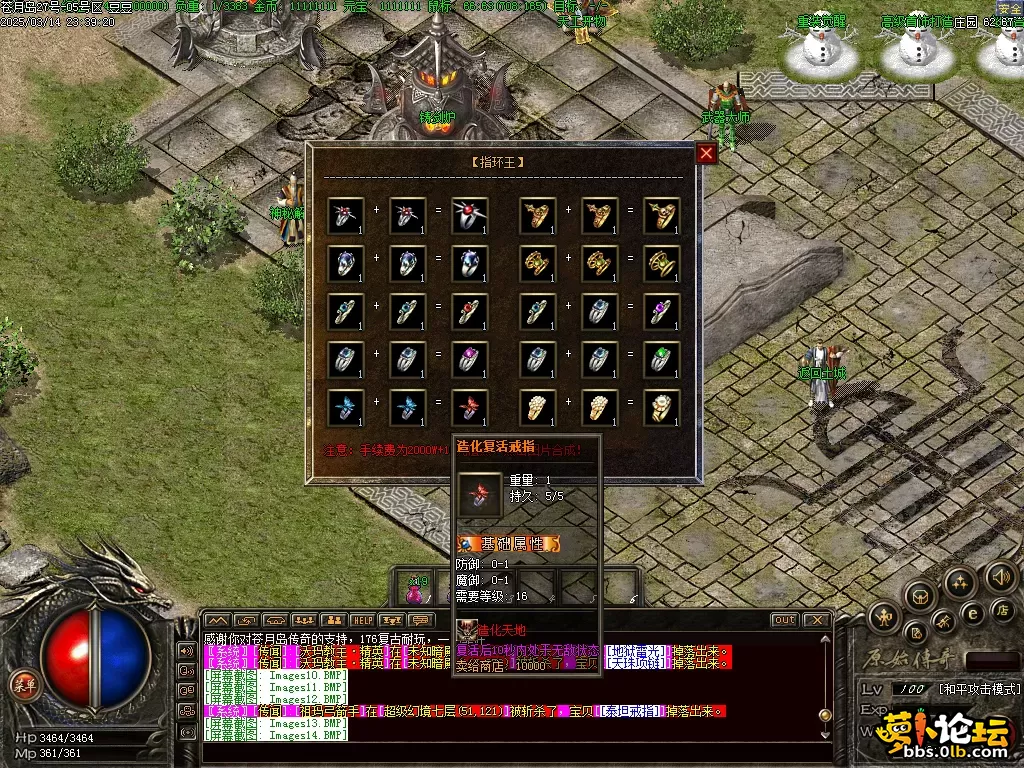
Task: Select the purple-gem ring craft result
Action: click(x=662, y=311)
